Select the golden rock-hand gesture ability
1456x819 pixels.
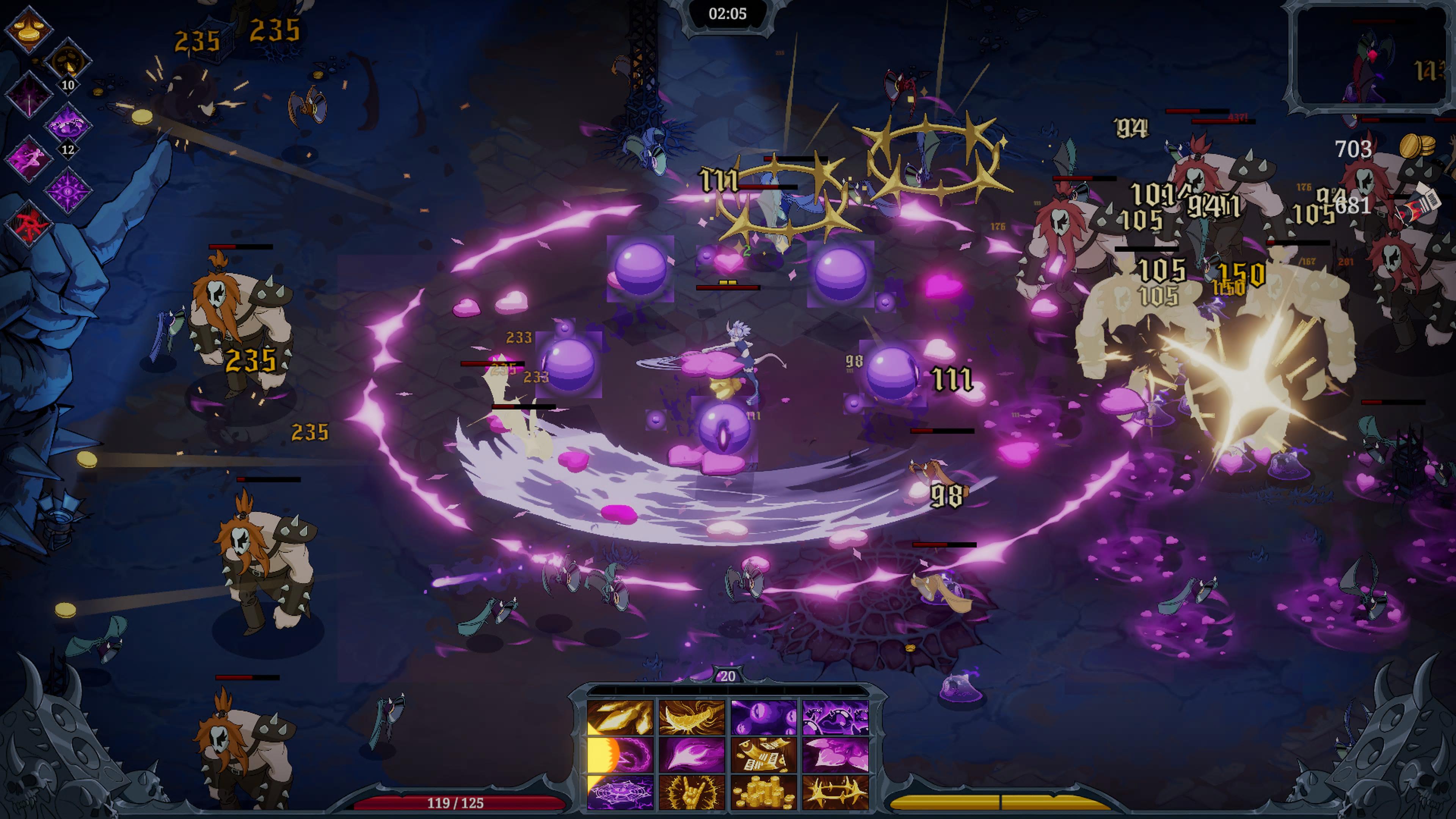(x=692, y=792)
